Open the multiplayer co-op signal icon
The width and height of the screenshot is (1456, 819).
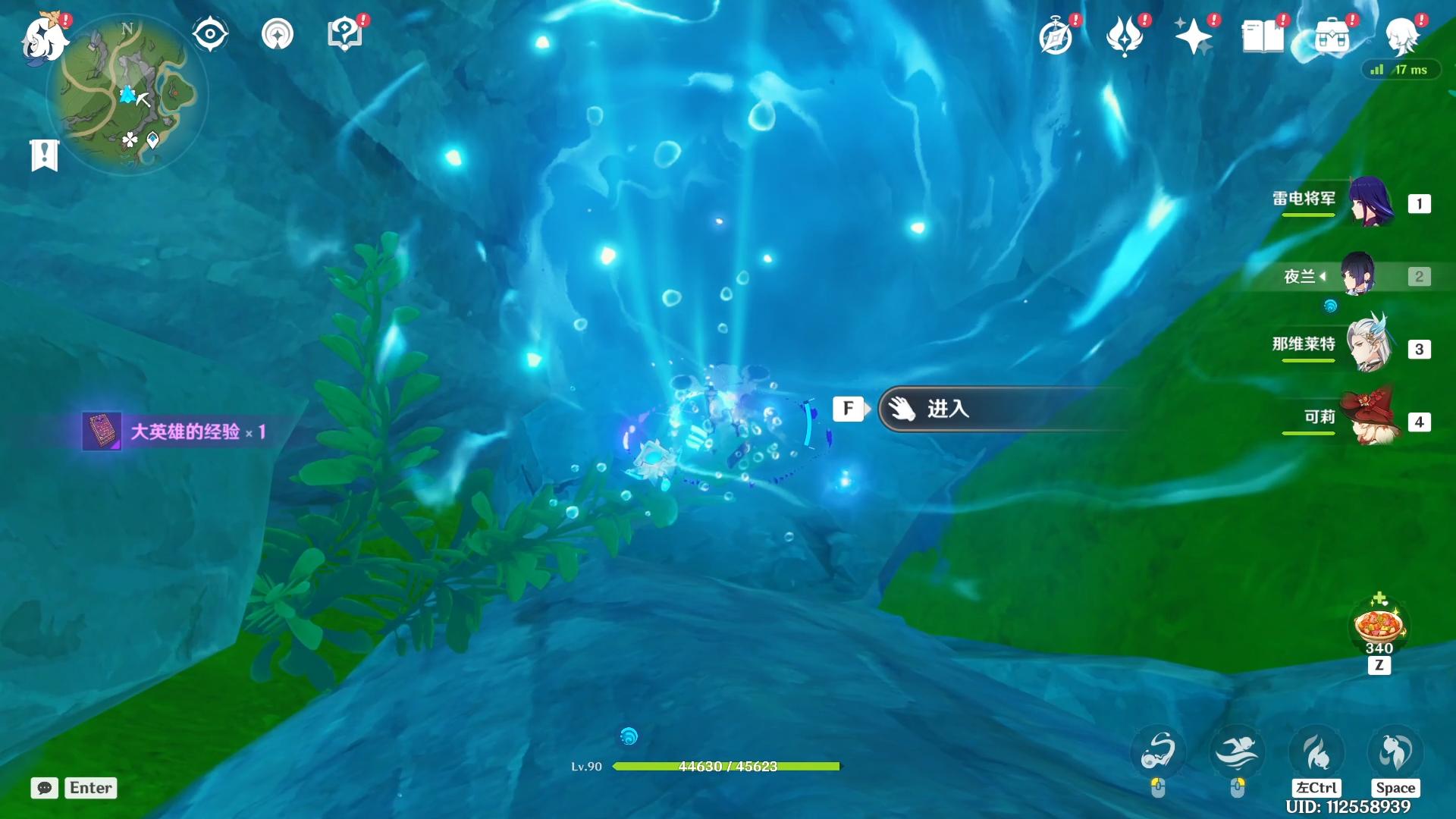pos(277,34)
